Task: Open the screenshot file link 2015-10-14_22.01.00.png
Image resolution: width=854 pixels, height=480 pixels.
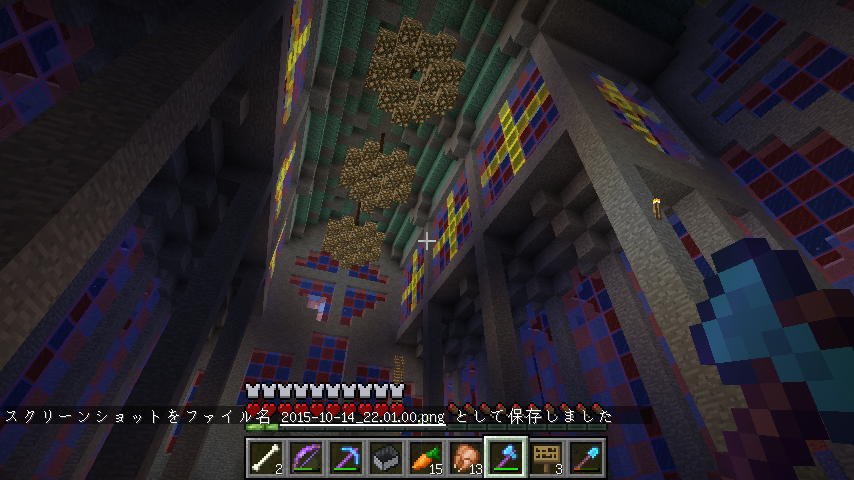Action: [363, 417]
